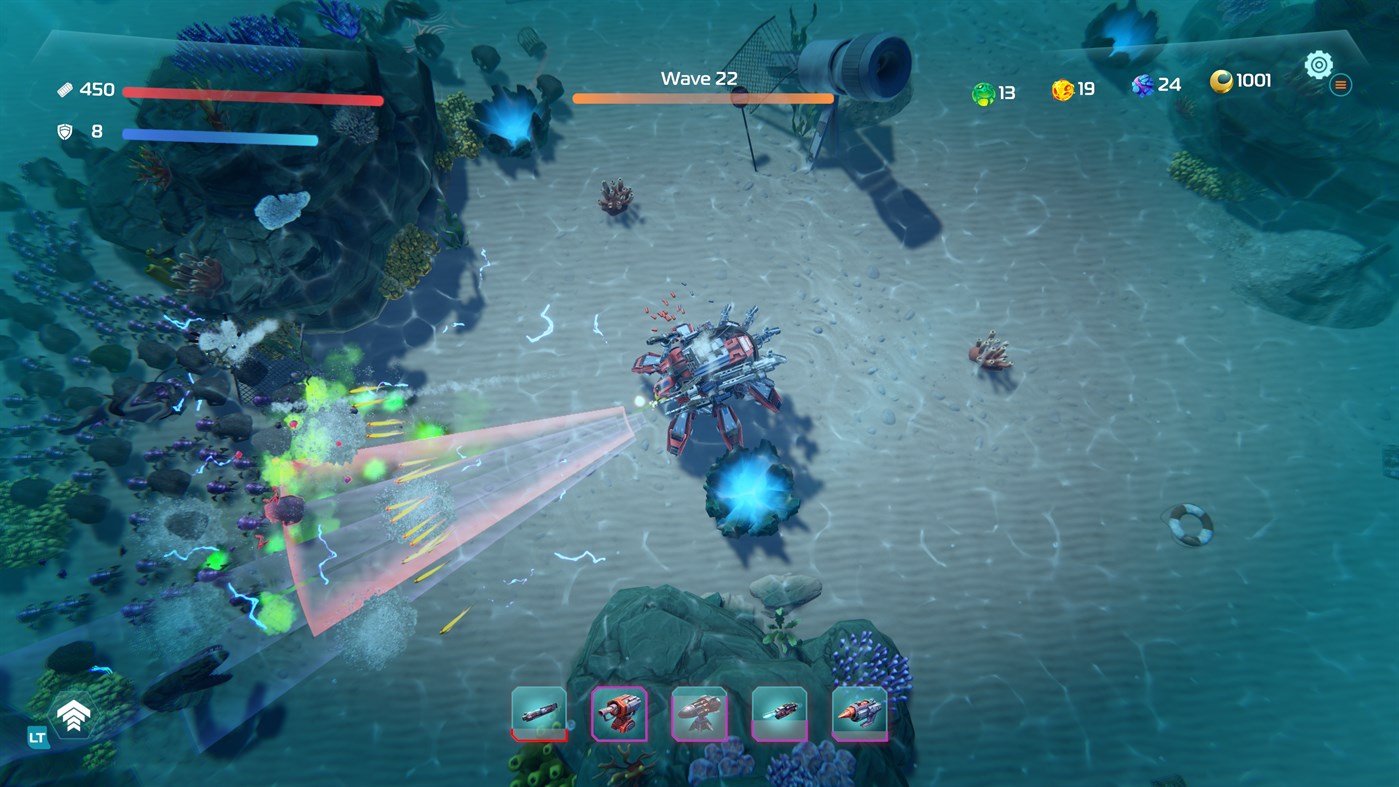Image resolution: width=1399 pixels, height=787 pixels.
Task: Click the LT button prompt near the upgrade icon
Action: pyautogui.click(x=36, y=736)
